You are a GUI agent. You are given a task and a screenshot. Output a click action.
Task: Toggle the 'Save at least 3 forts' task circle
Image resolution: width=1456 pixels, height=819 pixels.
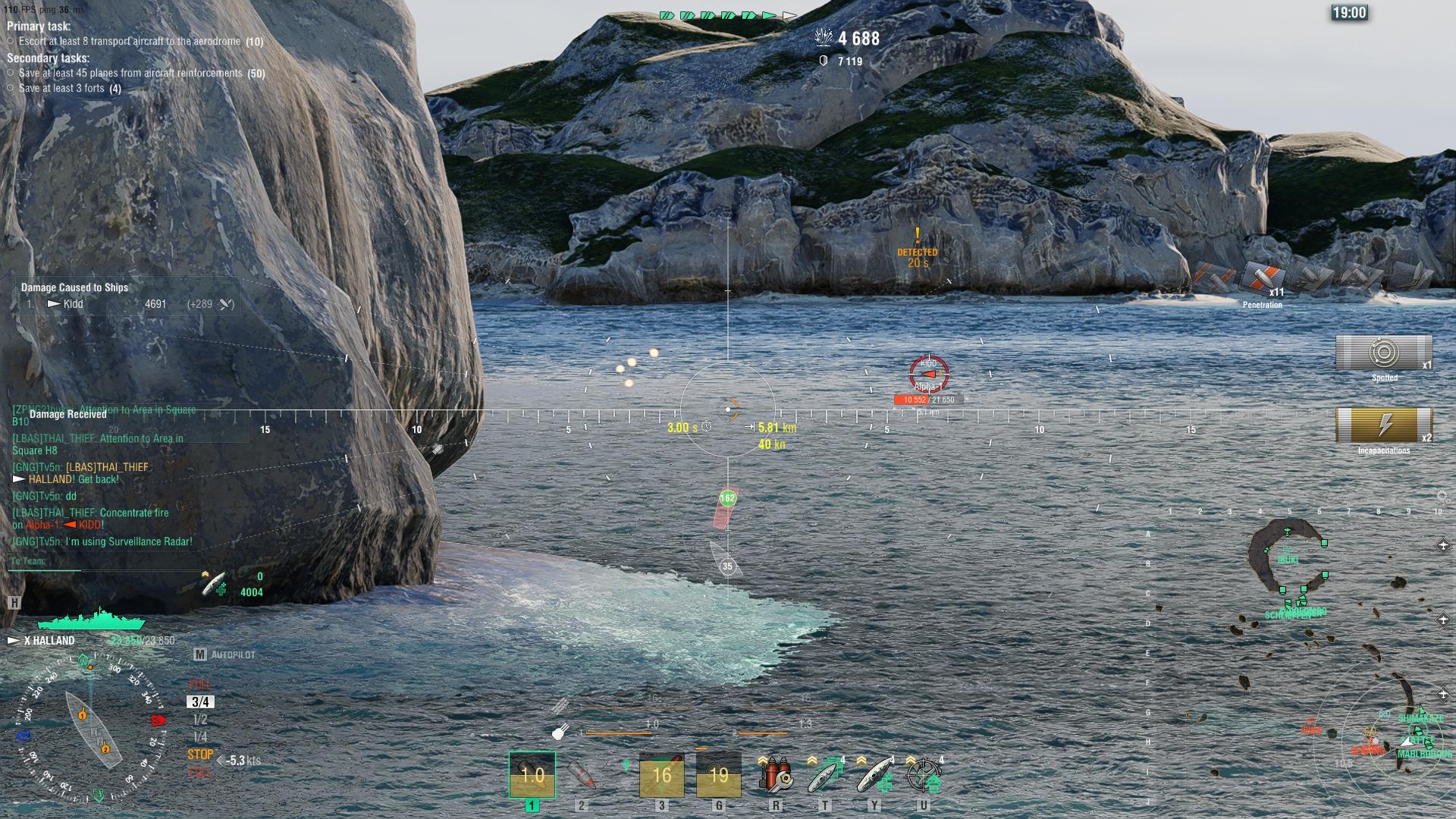click(10, 87)
